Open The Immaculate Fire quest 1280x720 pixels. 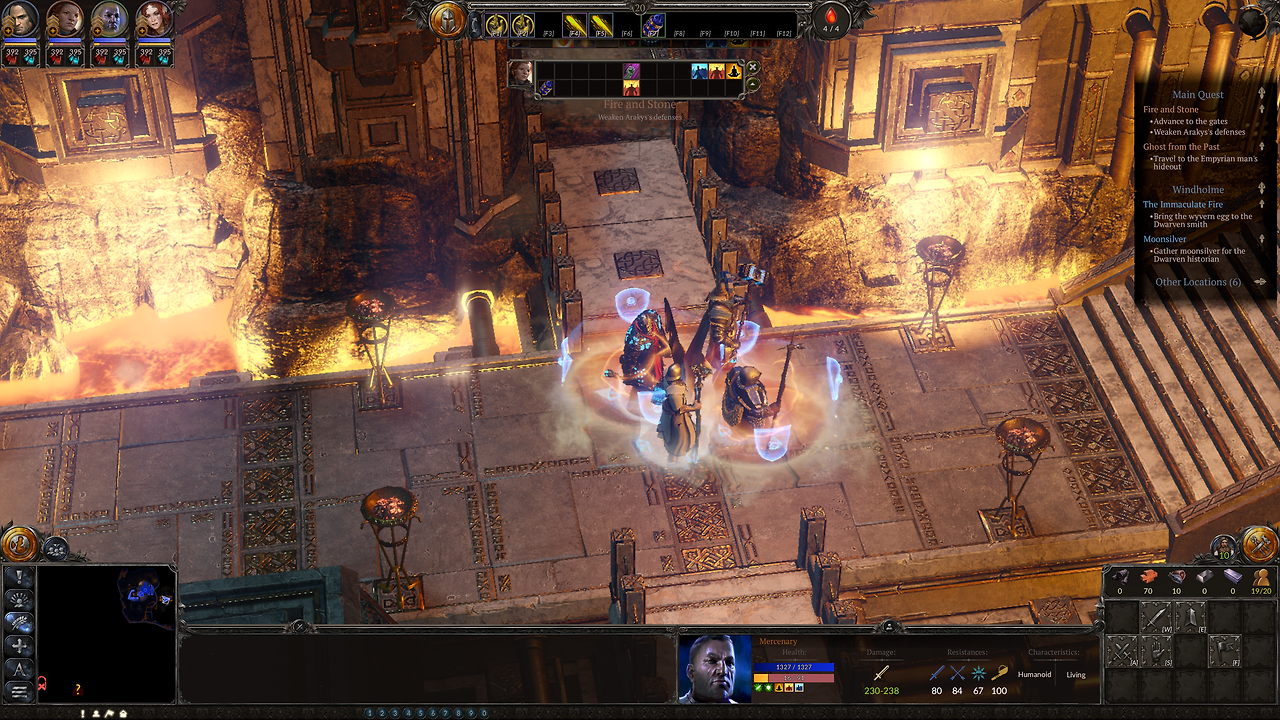tap(1183, 205)
